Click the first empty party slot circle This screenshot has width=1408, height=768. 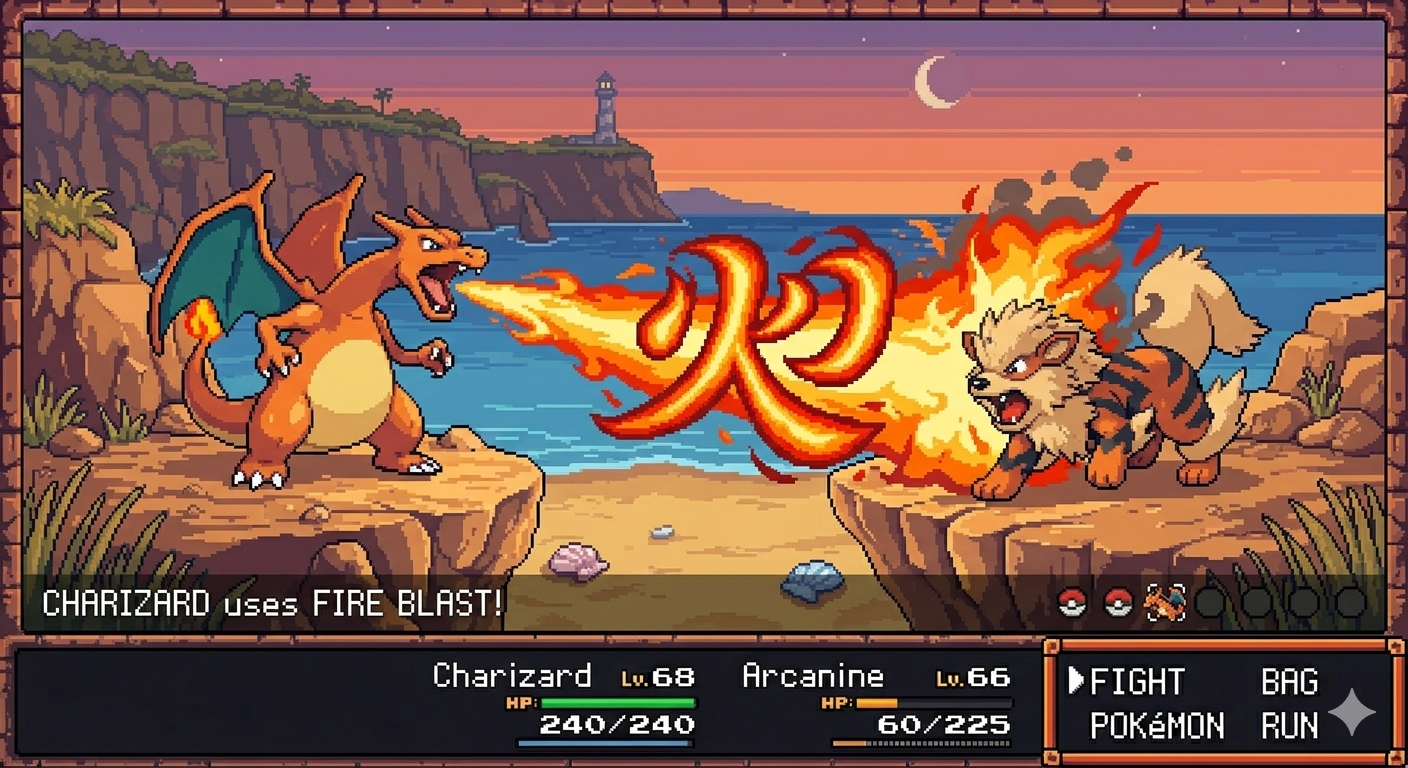click(x=1209, y=602)
